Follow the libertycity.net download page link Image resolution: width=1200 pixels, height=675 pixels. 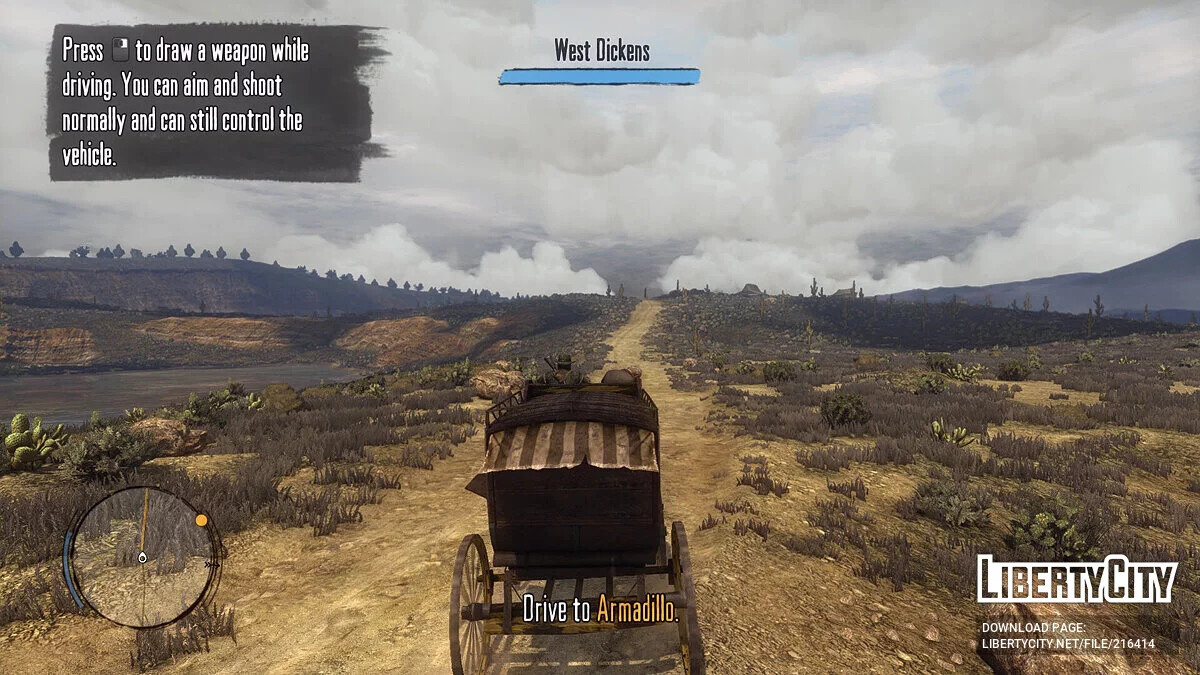click(x=1067, y=644)
